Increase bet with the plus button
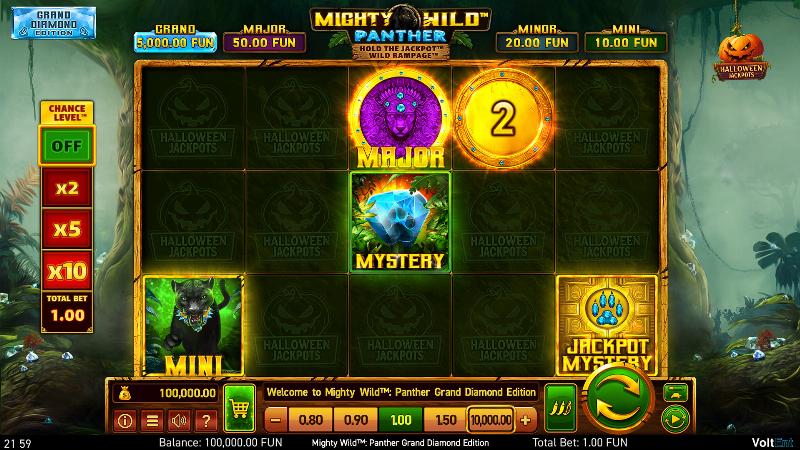The width and height of the screenshot is (800, 450). 526,420
